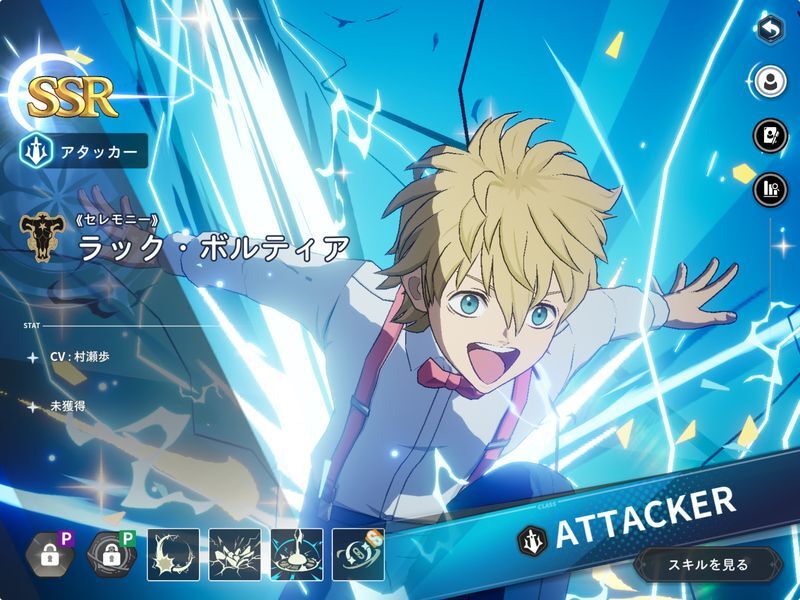View the ground impact skill icon
Screen dimensions: 800x600
pos(297,555)
